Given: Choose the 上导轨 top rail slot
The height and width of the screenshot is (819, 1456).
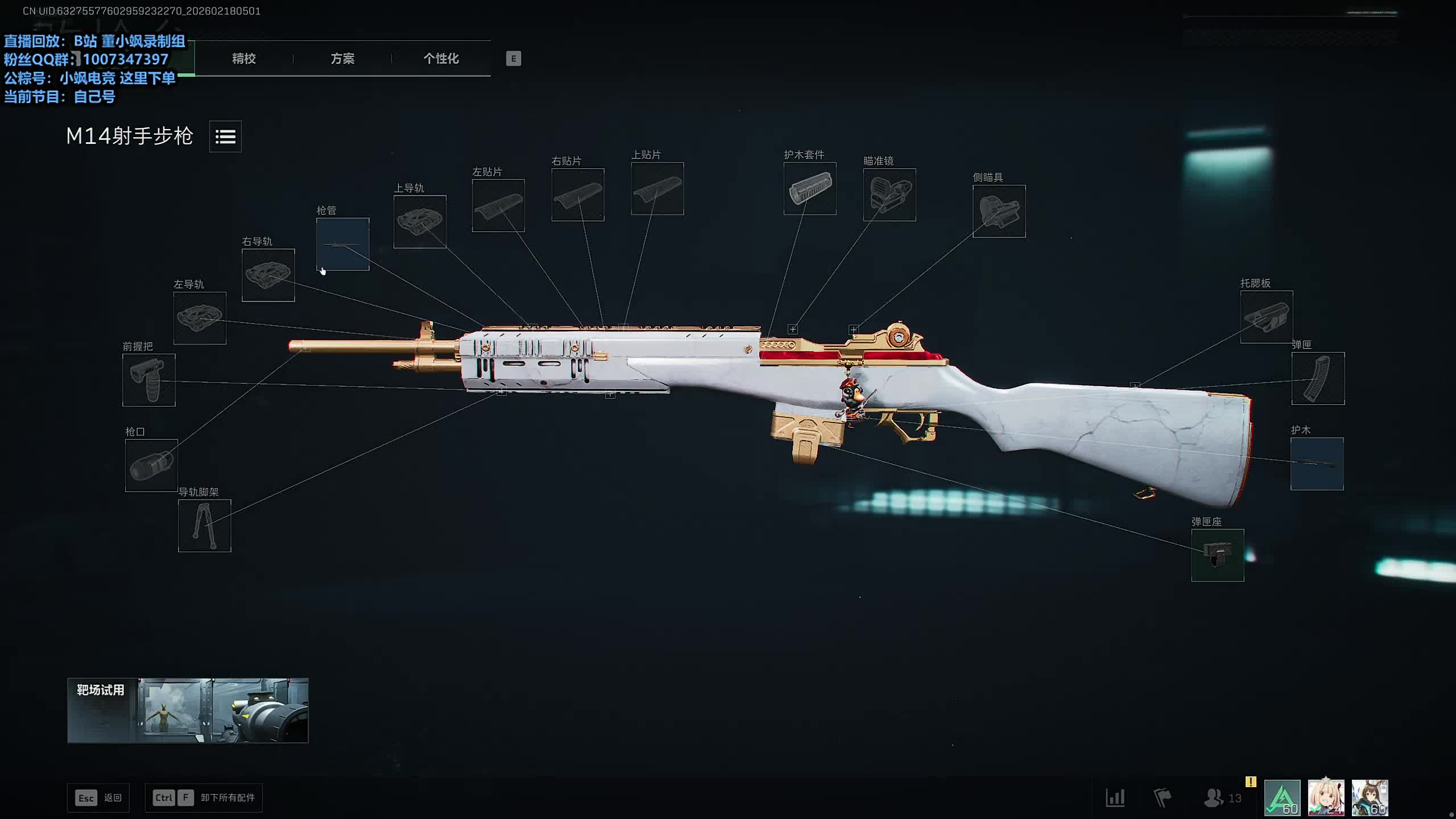Looking at the screenshot, I should 420,222.
